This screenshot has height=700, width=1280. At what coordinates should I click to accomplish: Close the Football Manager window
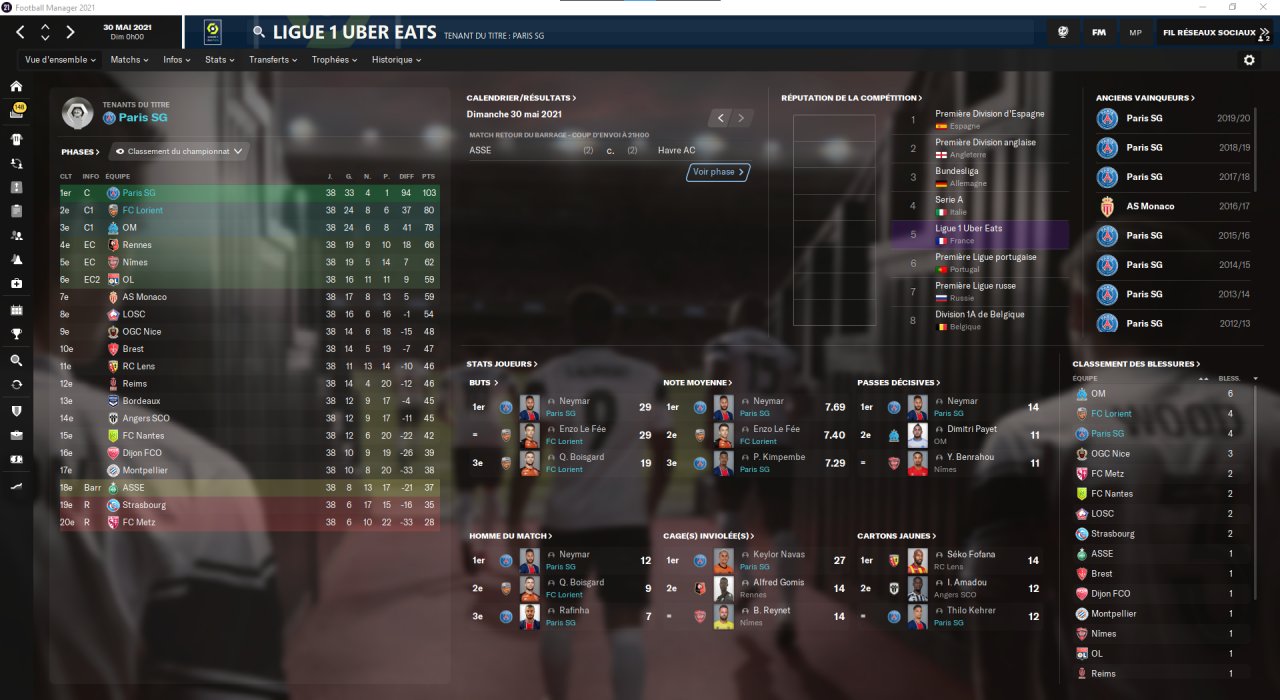(1263, 7)
